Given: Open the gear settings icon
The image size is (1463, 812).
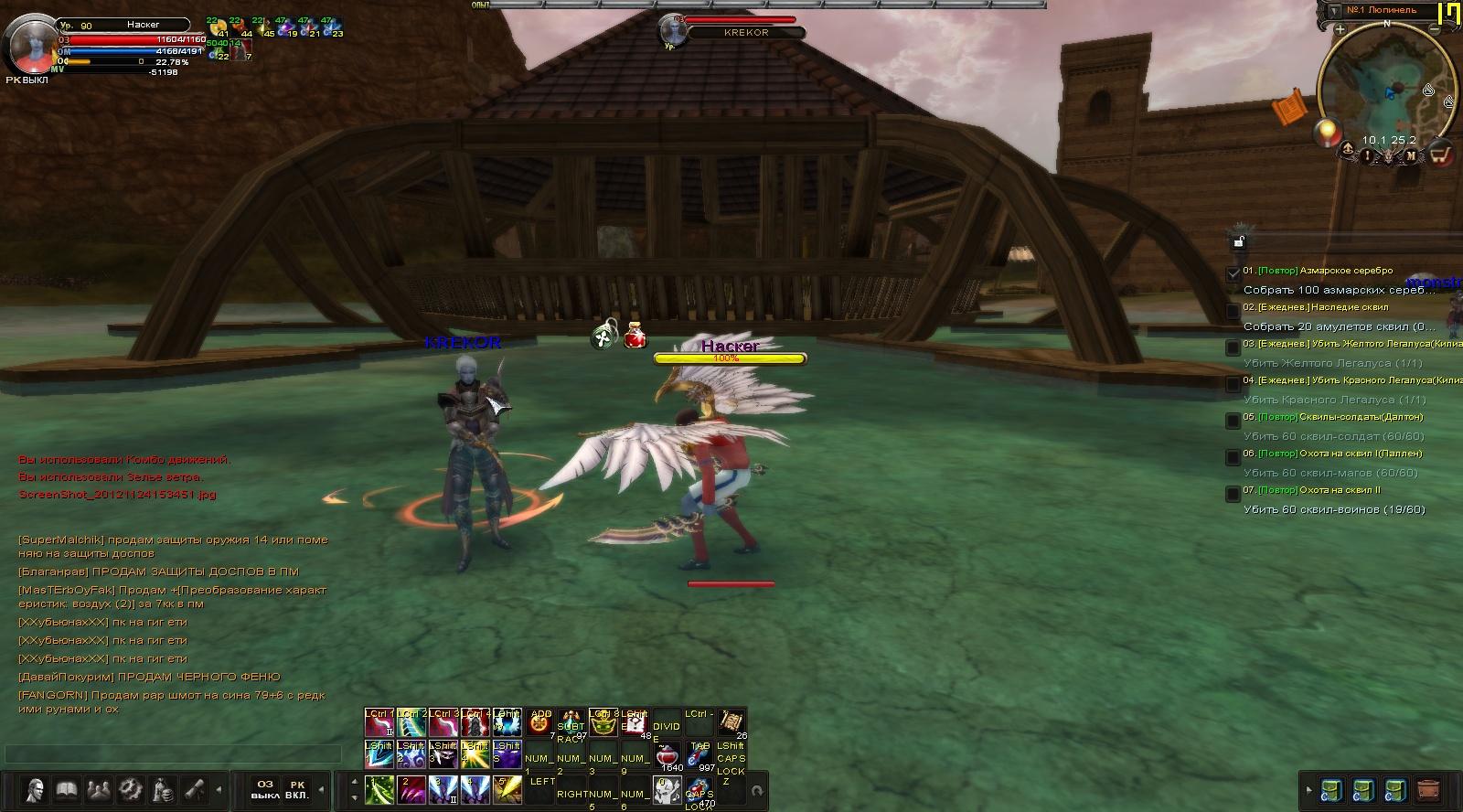Looking at the screenshot, I should [131, 789].
